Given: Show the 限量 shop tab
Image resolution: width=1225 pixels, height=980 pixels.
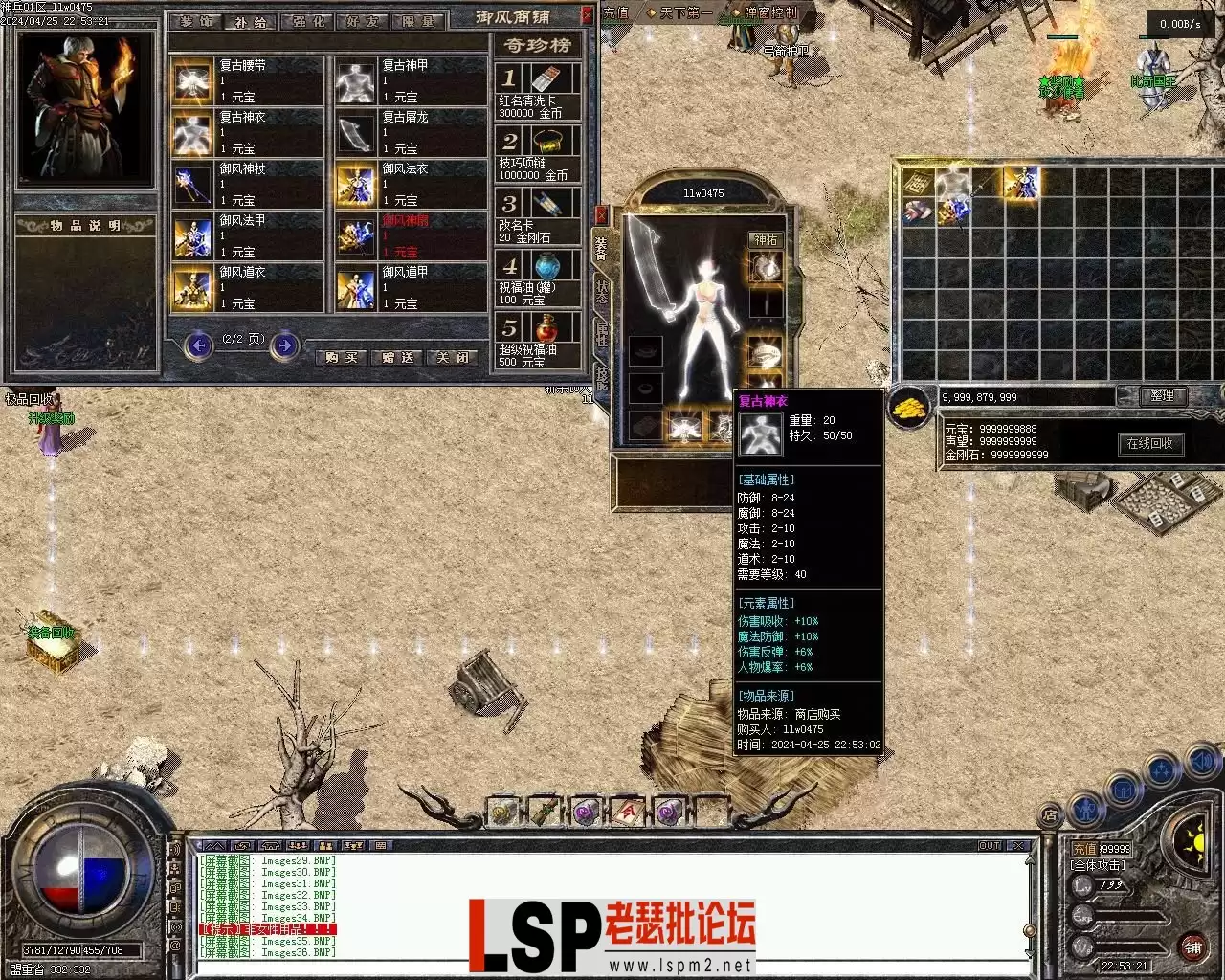Looking at the screenshot, I should [x=418, y=21].
